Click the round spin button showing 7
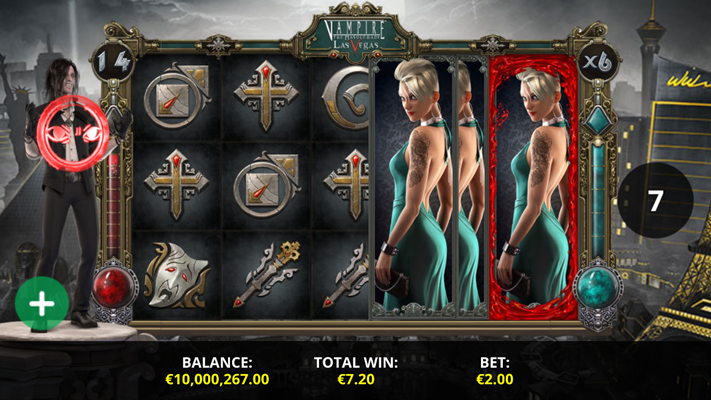Image resolution: width=711 pixels, height=400 pixels. pyautogui.click(x=655, y=200)
